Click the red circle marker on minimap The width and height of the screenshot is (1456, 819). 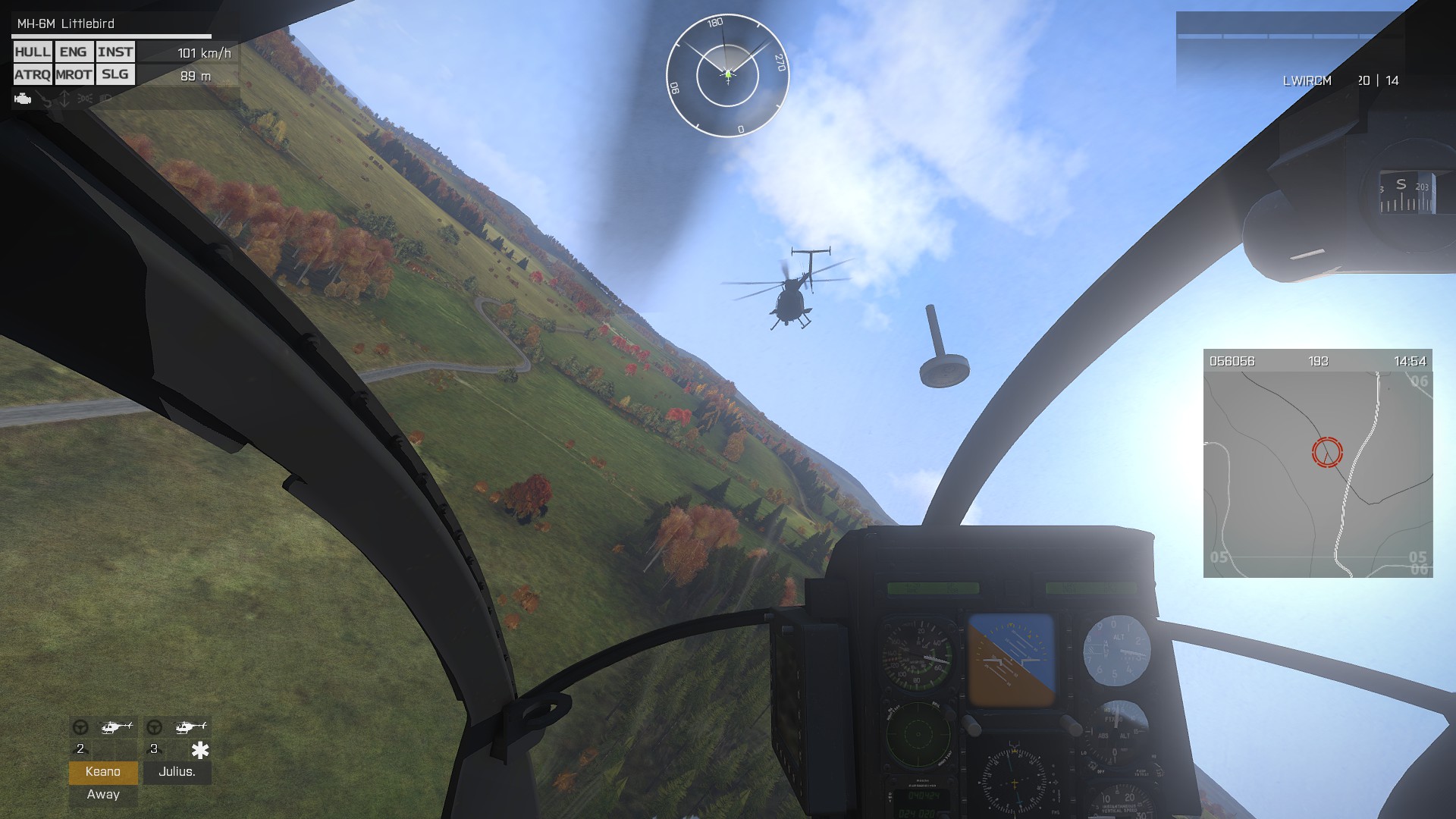coord(1327,452)
